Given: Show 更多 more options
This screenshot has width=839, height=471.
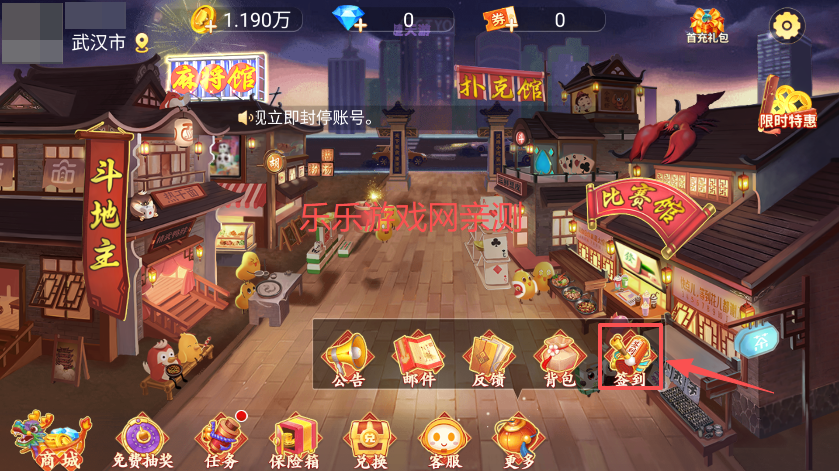Looking at the screenshot, I should [x=517, y=440].
